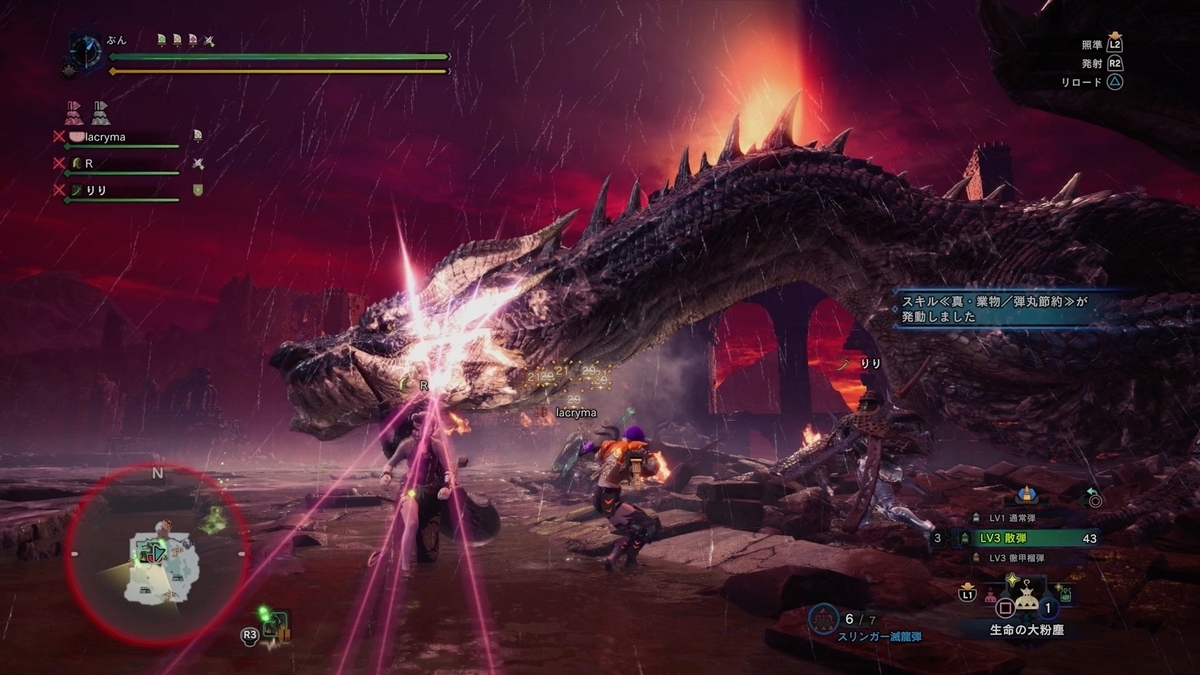Click the ammo selector icon above ammo list
The height and width of the screenshot is (675, 1200).
pos(1024,494)
